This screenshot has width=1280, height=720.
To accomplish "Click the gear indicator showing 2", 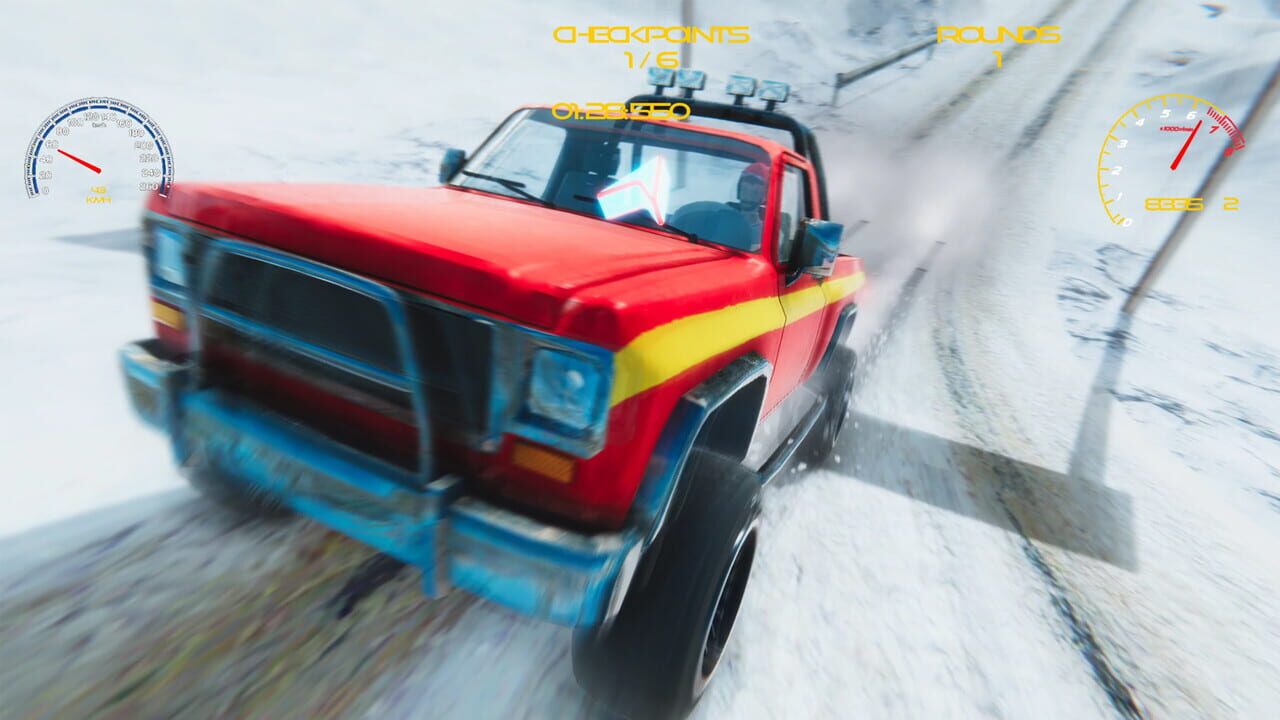I will 1230,203.
